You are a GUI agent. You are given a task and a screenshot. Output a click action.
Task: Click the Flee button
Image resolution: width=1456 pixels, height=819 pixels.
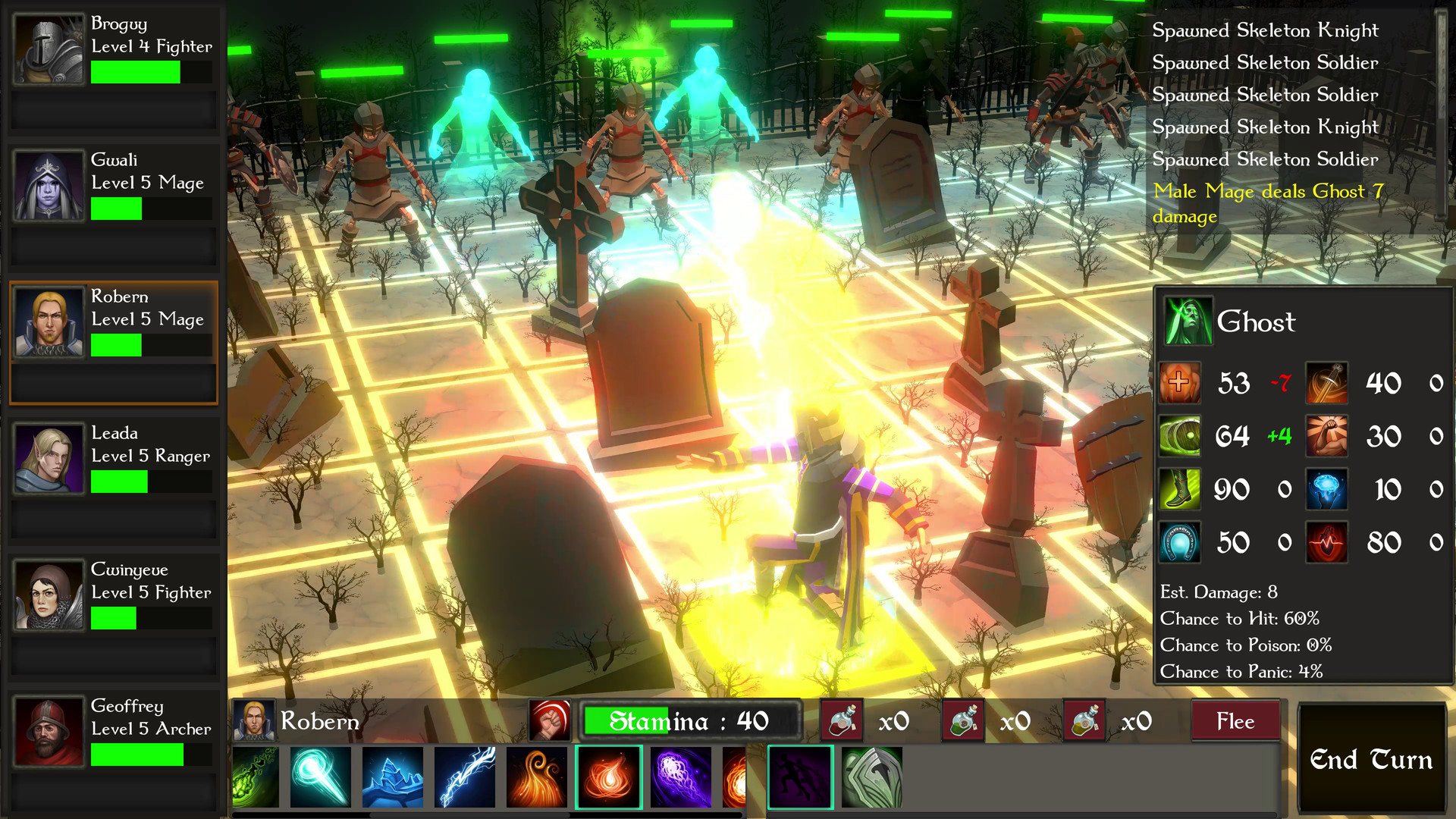(1236, 721)
